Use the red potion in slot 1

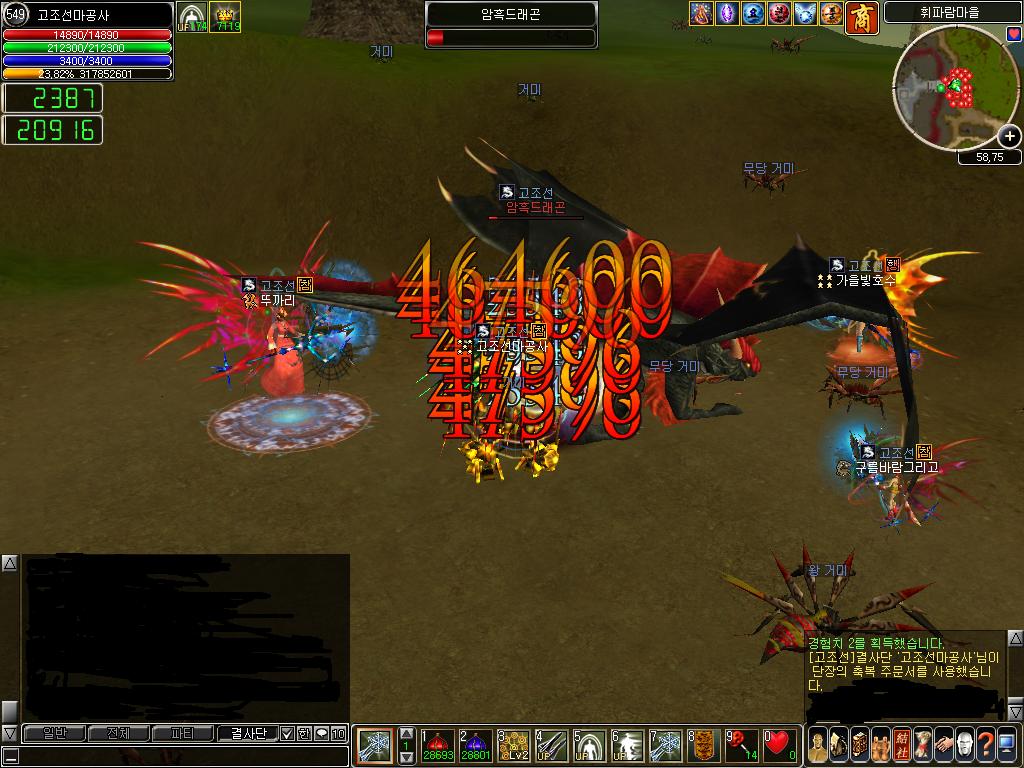pos(439,746)
